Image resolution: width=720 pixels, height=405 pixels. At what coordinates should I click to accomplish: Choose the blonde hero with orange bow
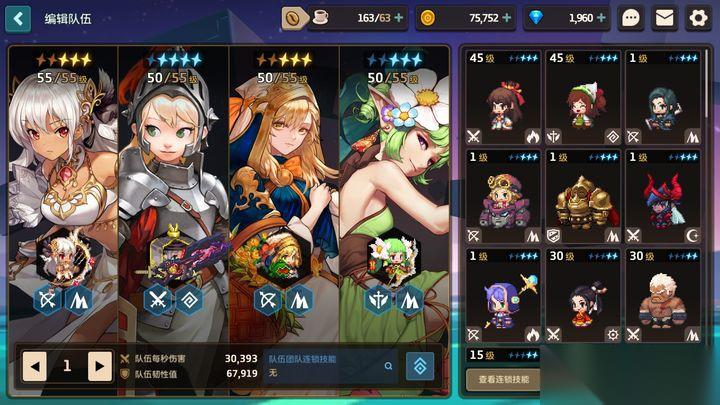tap(283, 180)
